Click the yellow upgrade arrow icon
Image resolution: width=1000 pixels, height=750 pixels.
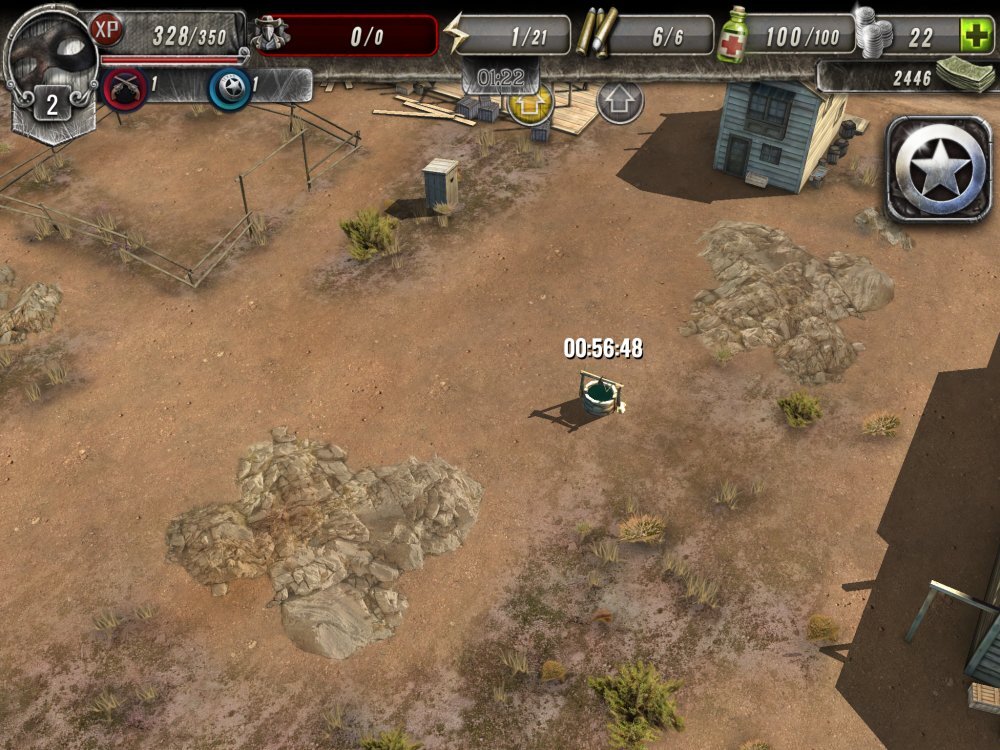pos(530,103)
